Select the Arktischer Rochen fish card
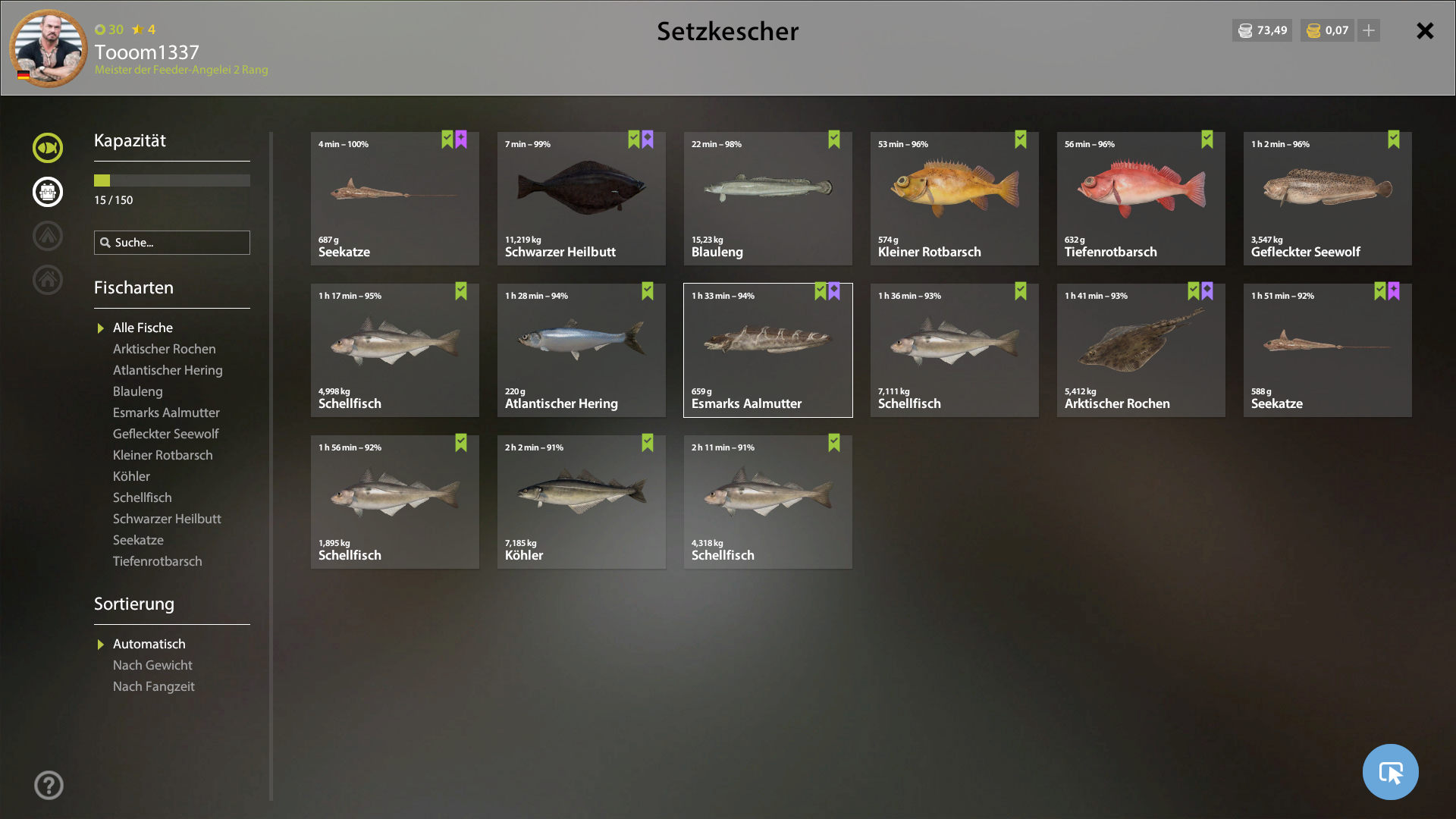This screenshot has width=1456, height=819. 1141,350
